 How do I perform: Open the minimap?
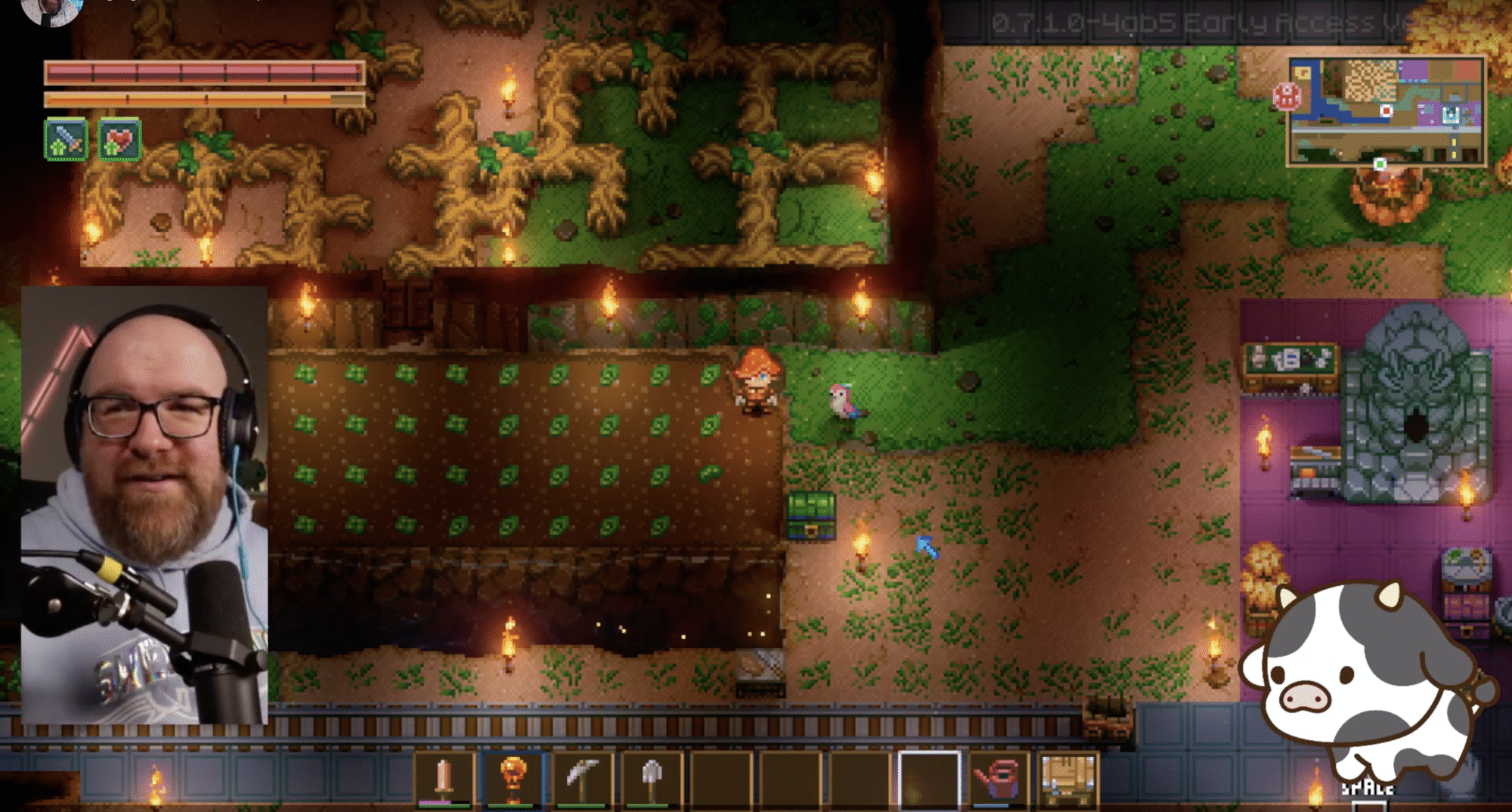point(1387,112)
